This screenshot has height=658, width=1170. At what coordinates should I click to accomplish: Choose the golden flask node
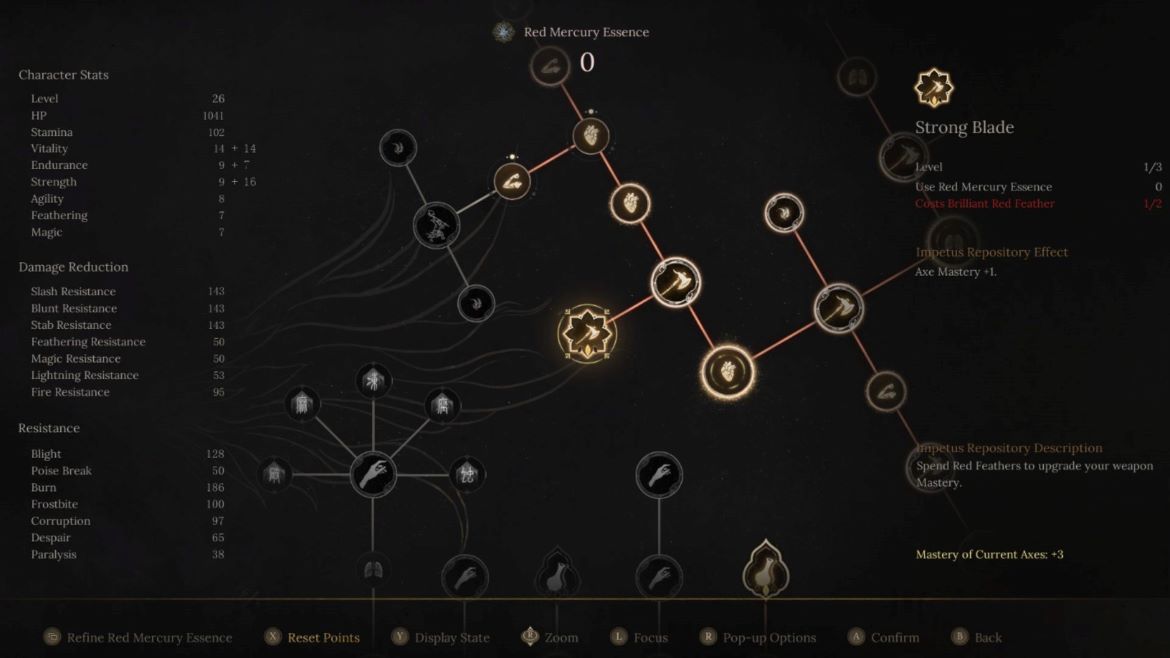tap(766, 572)
